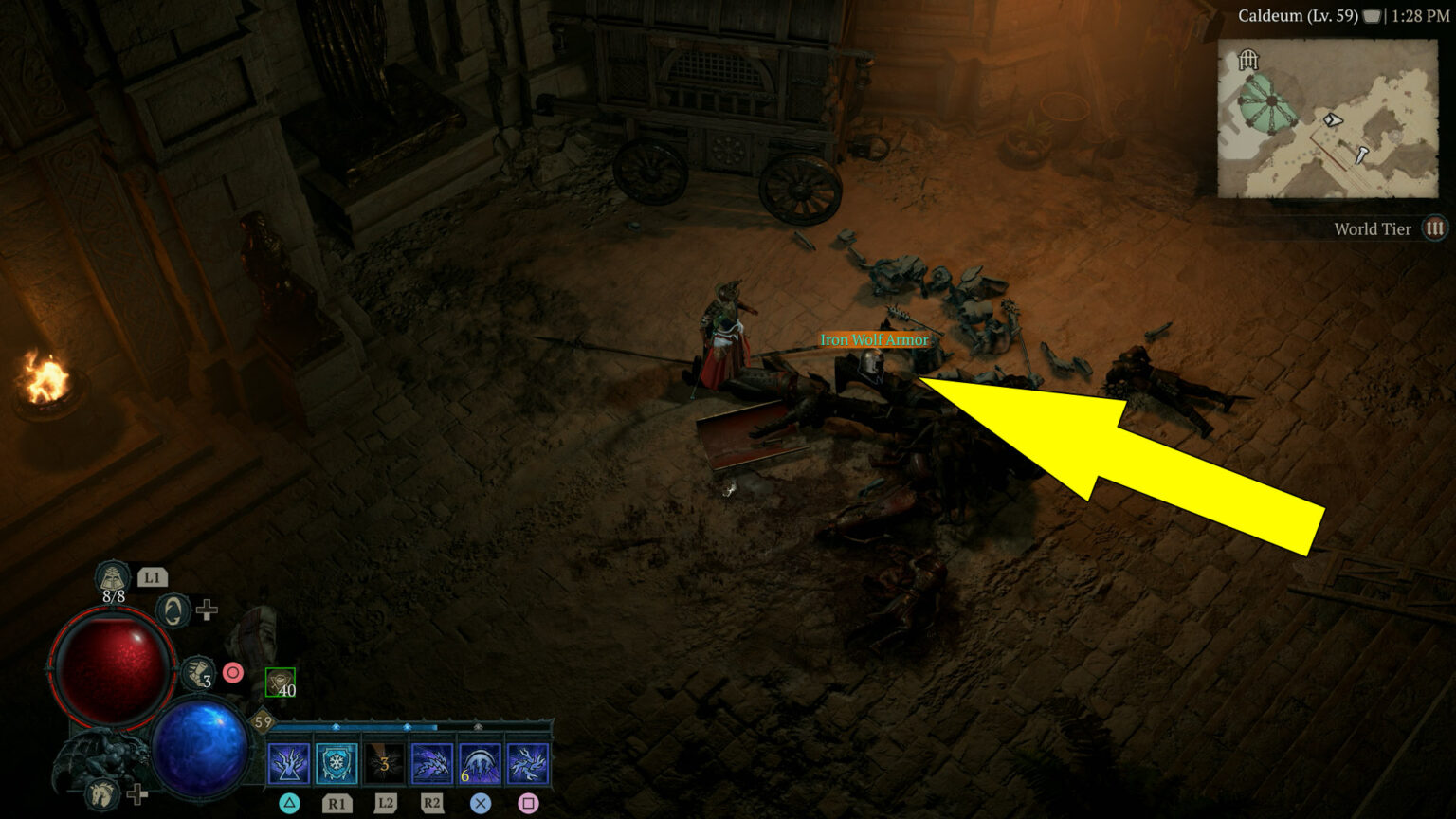Select the skill bound to Triangle
This screenshot has height=819, width=1456.
287,764
